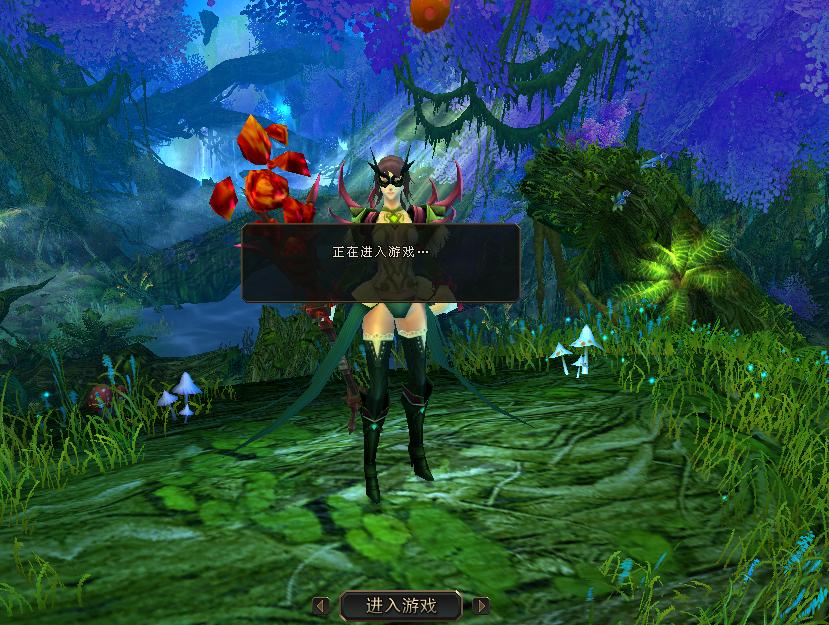Viewport: 829px width, 625px height.
Task: Click the 进入游戏 enter game button
Action: point(401,605)
